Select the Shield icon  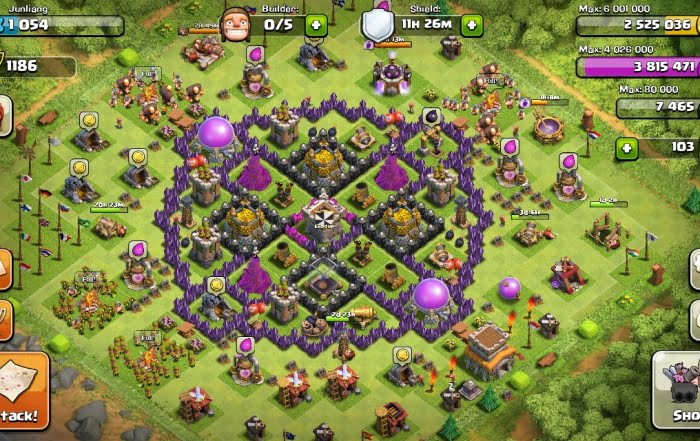tap(377, 23)
